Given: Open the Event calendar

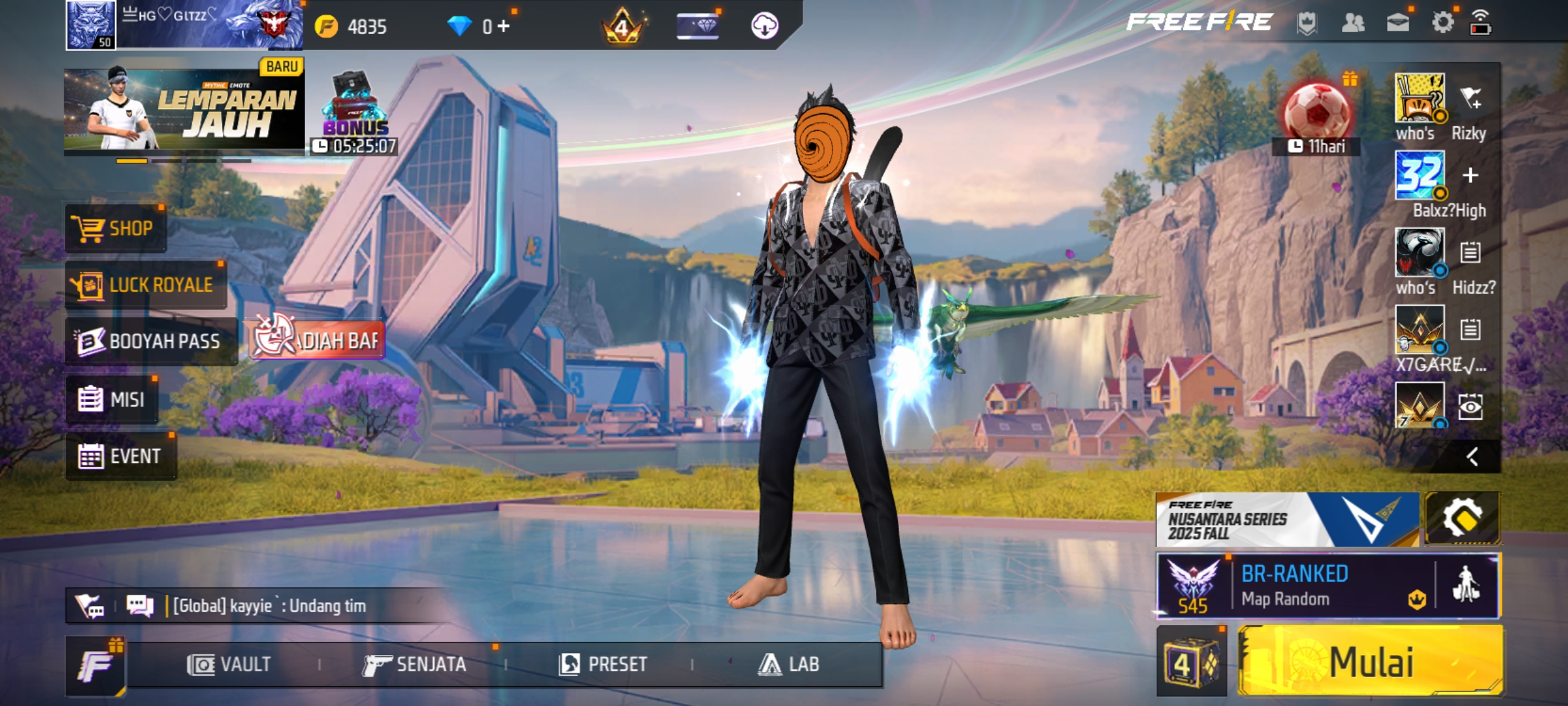Looking at the screenshot, I should pyautogui.click(x=120, y=456).
